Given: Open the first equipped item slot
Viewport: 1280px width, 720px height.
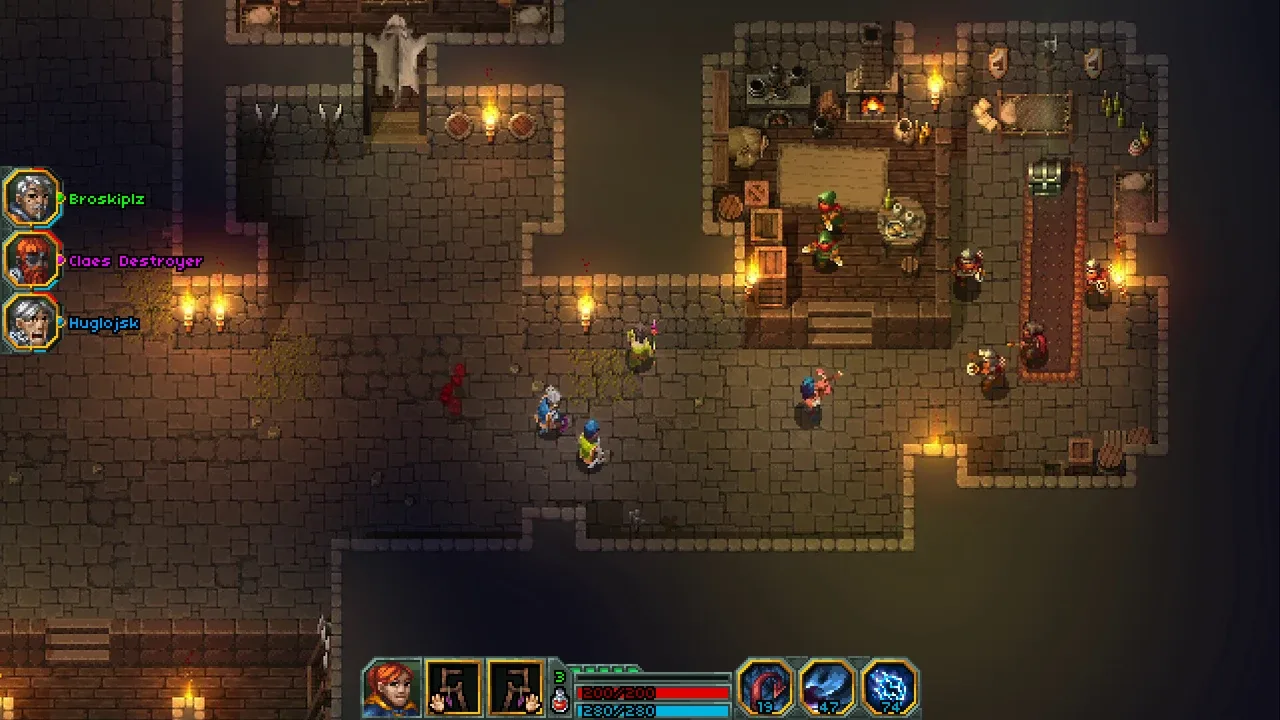Looking at the screenshot, I should point(455,687).
